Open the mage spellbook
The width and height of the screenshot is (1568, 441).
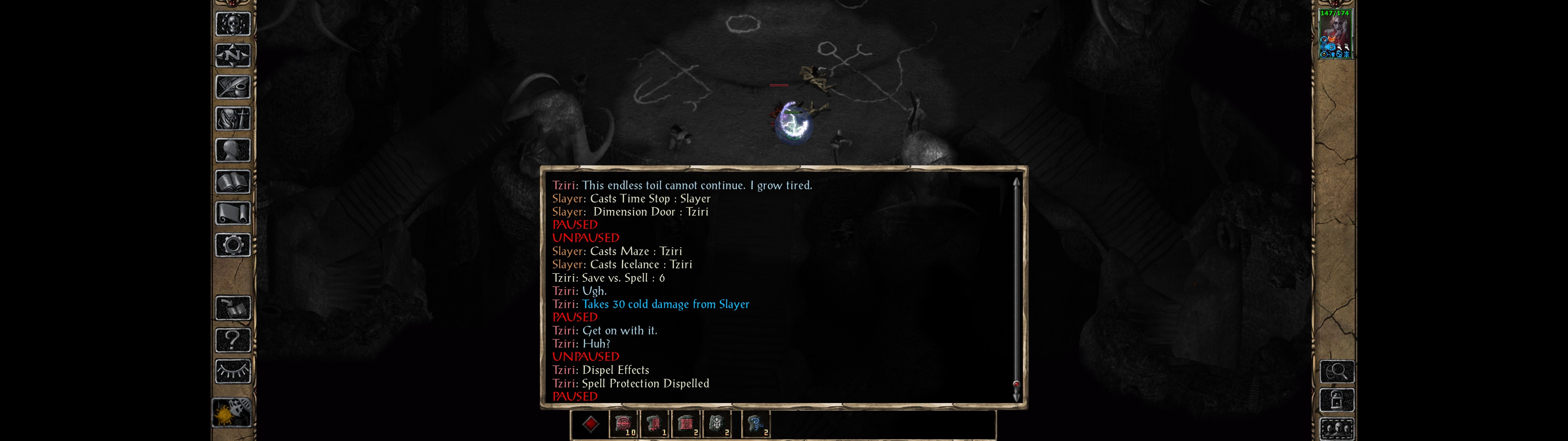[232, 182]
